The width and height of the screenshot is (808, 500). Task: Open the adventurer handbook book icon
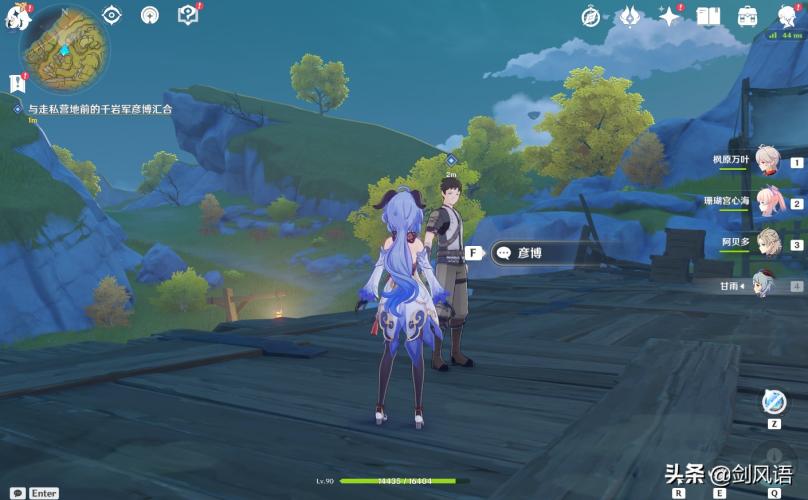(708, 16)
